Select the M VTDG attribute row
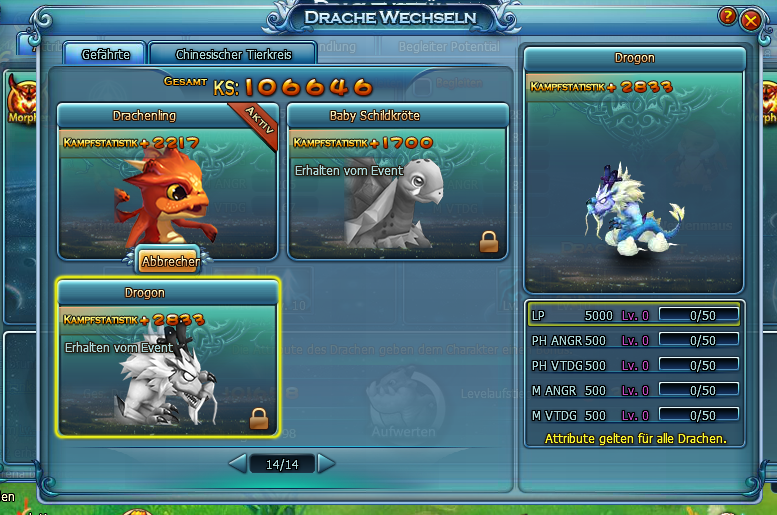 634,415
